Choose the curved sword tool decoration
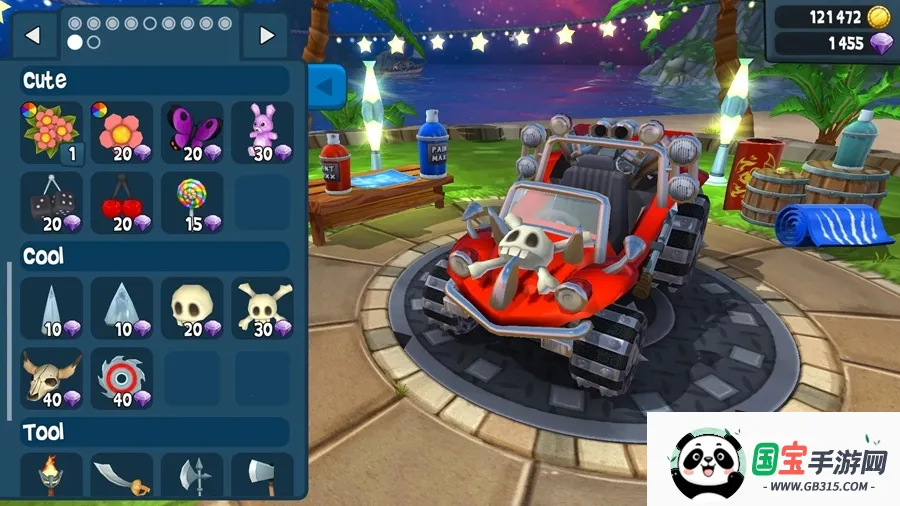Screen dimensions: 900x506 click(x=122, y=476)
